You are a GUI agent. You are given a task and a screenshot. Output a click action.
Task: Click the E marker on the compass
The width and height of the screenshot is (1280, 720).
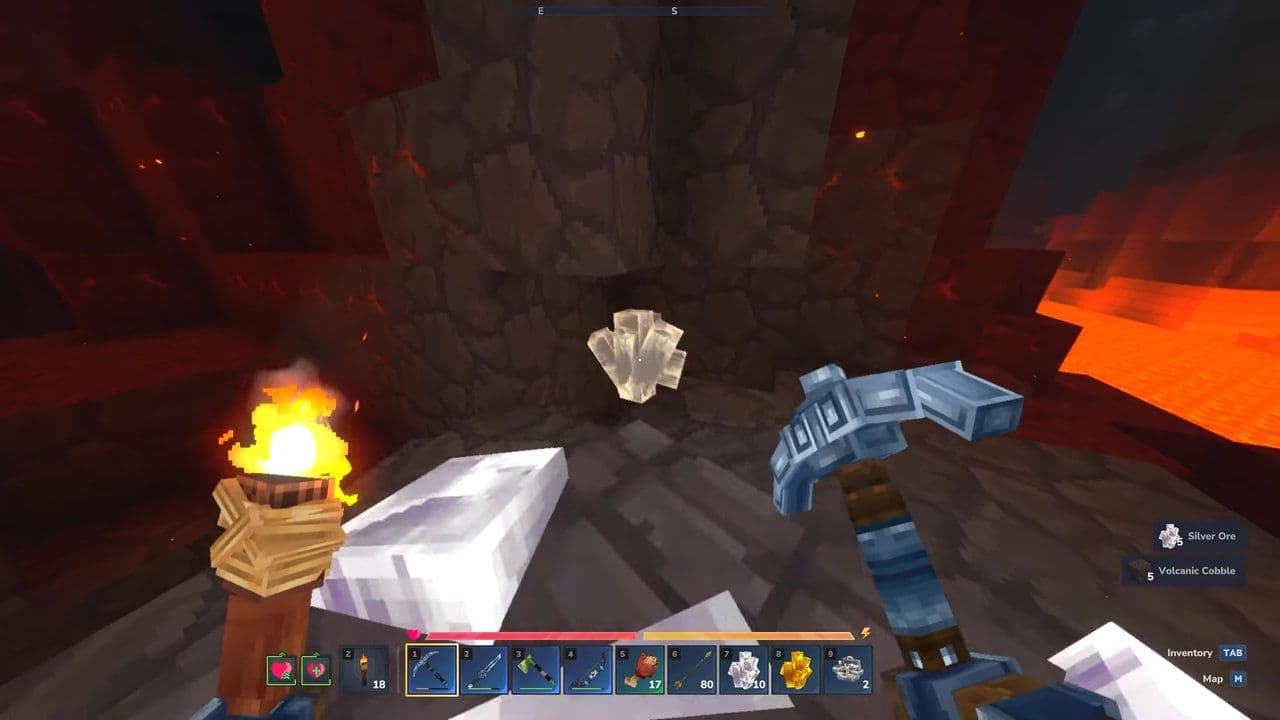(540, 13)
